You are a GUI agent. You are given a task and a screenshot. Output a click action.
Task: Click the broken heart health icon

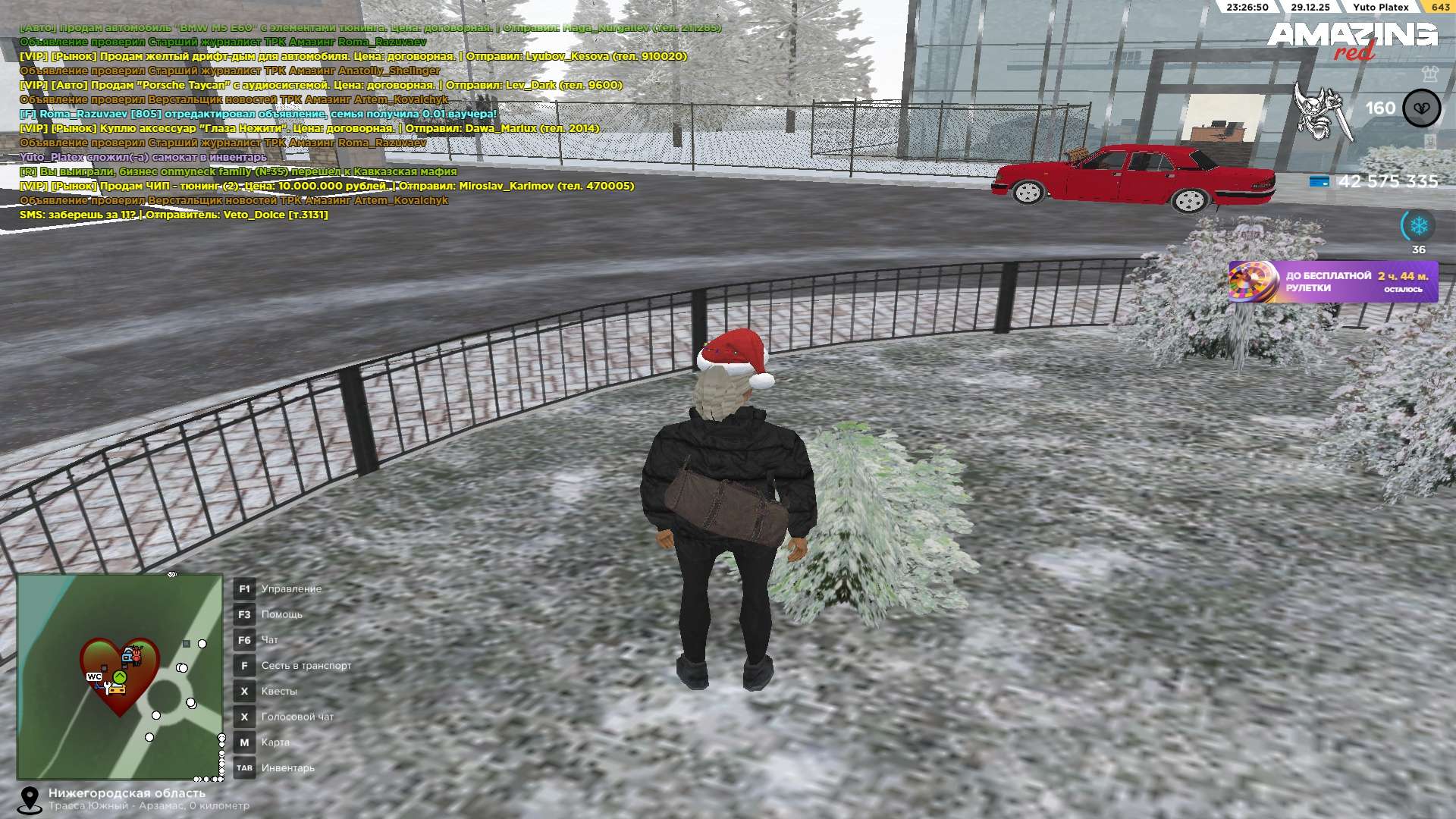coord(1421,108)
